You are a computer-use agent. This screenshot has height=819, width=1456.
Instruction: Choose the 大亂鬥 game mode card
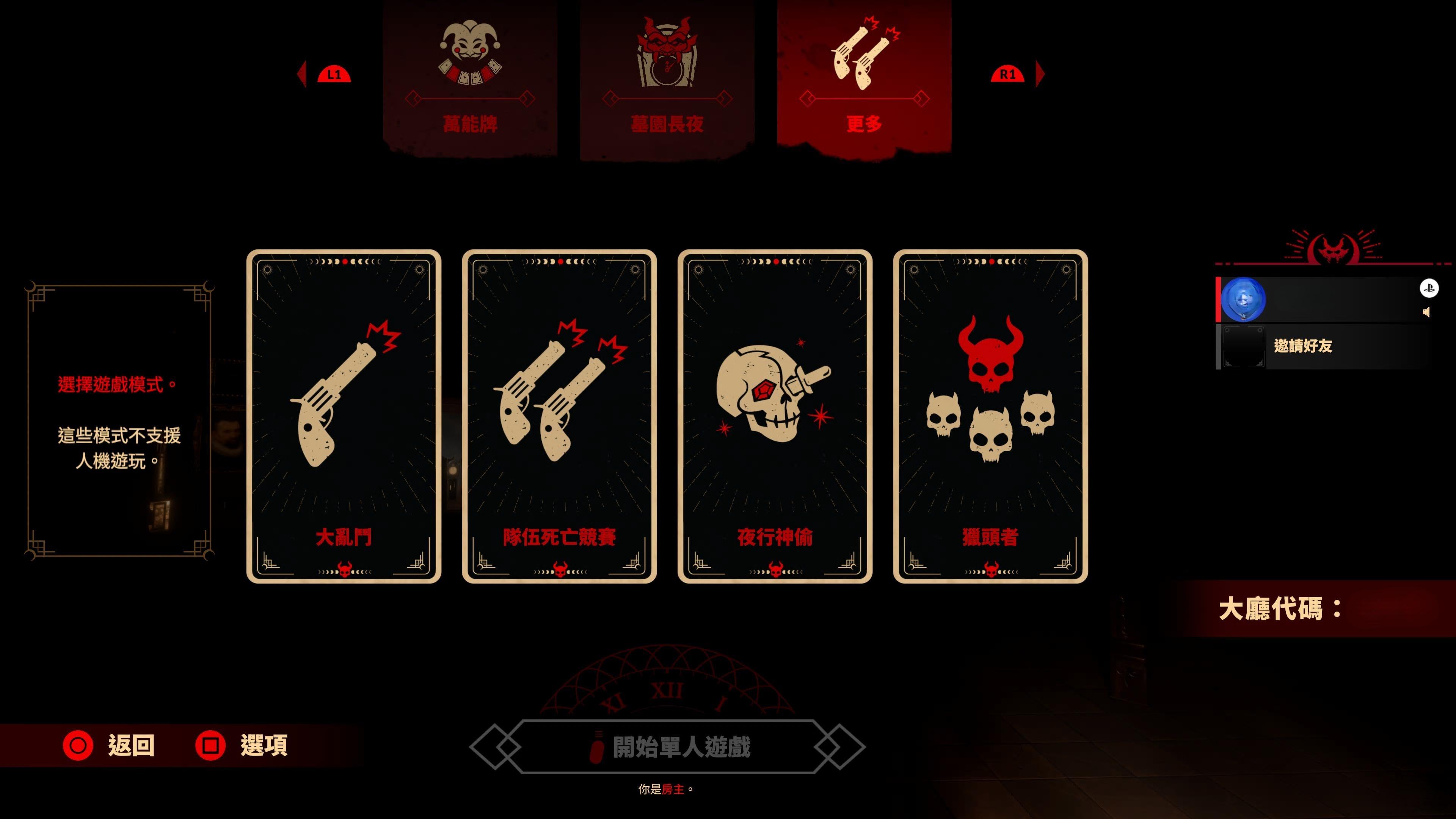pos(344,416)
